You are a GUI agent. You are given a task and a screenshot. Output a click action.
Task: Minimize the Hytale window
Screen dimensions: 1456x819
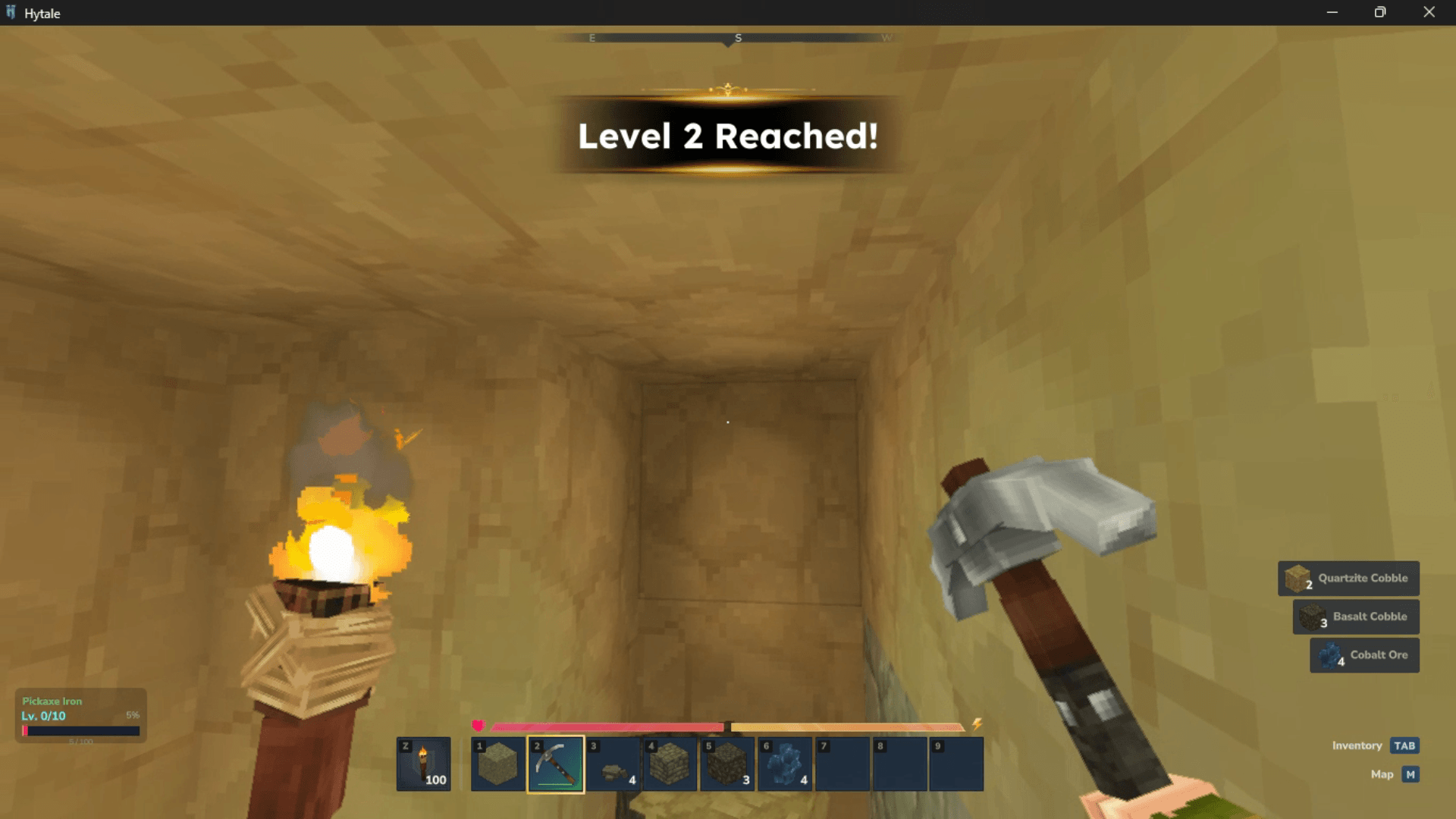click(x=1332, y=12)
